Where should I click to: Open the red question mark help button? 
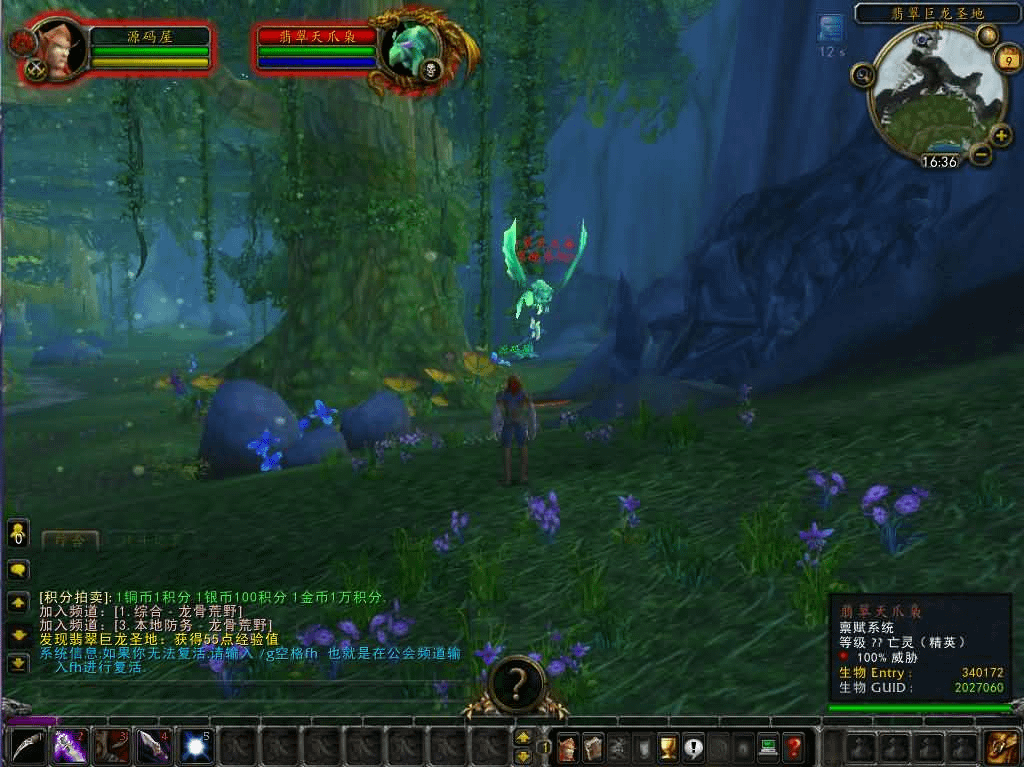pos(793,747)
